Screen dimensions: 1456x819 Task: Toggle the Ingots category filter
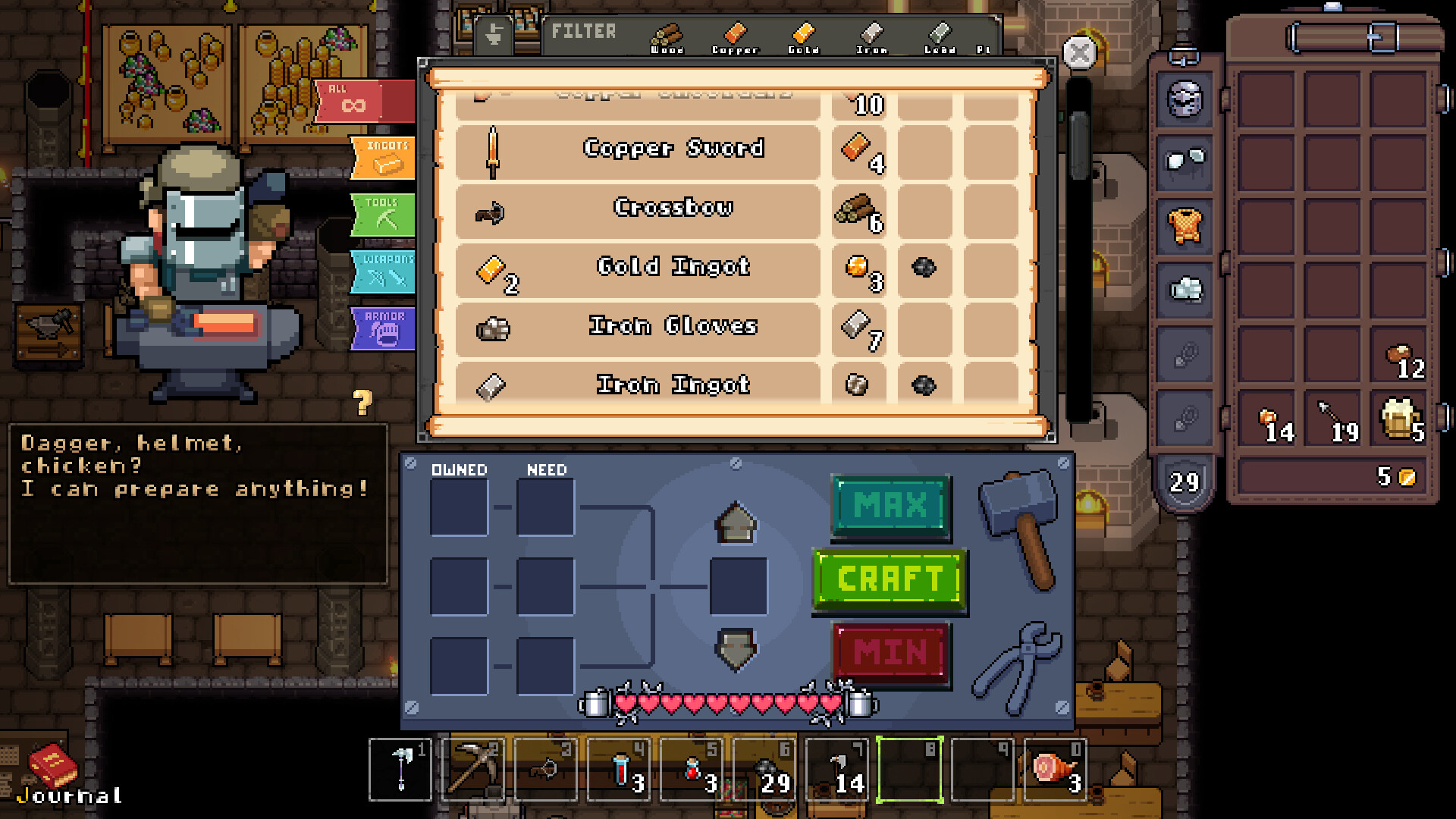383,157
